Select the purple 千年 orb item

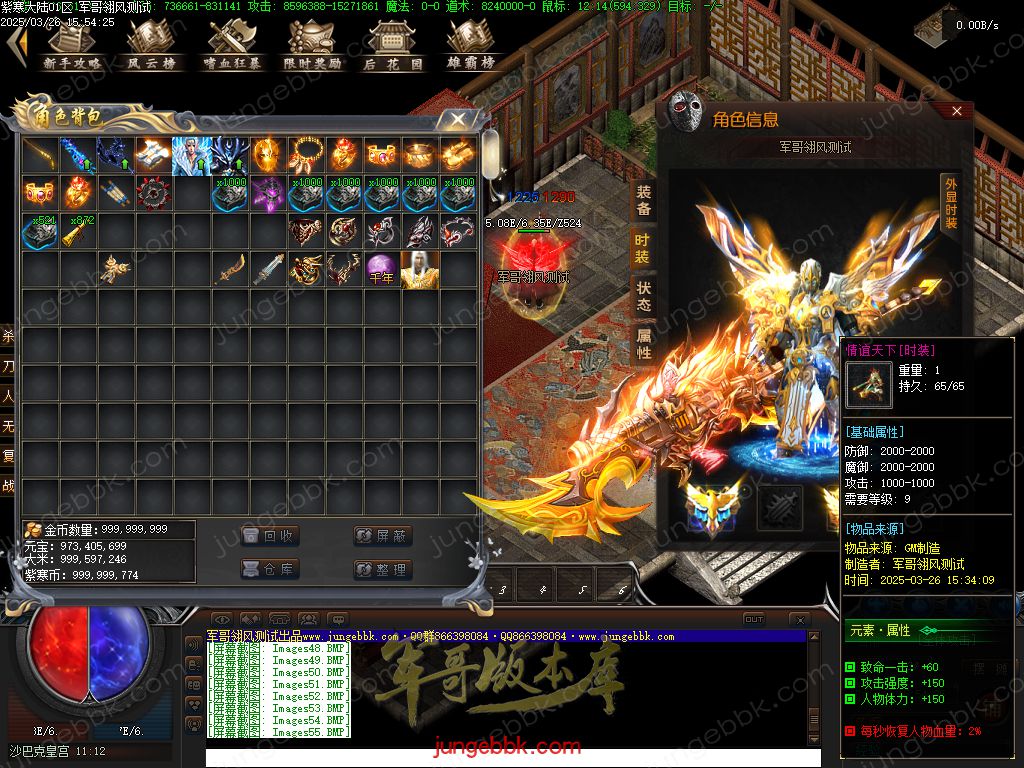pos(381,269)
